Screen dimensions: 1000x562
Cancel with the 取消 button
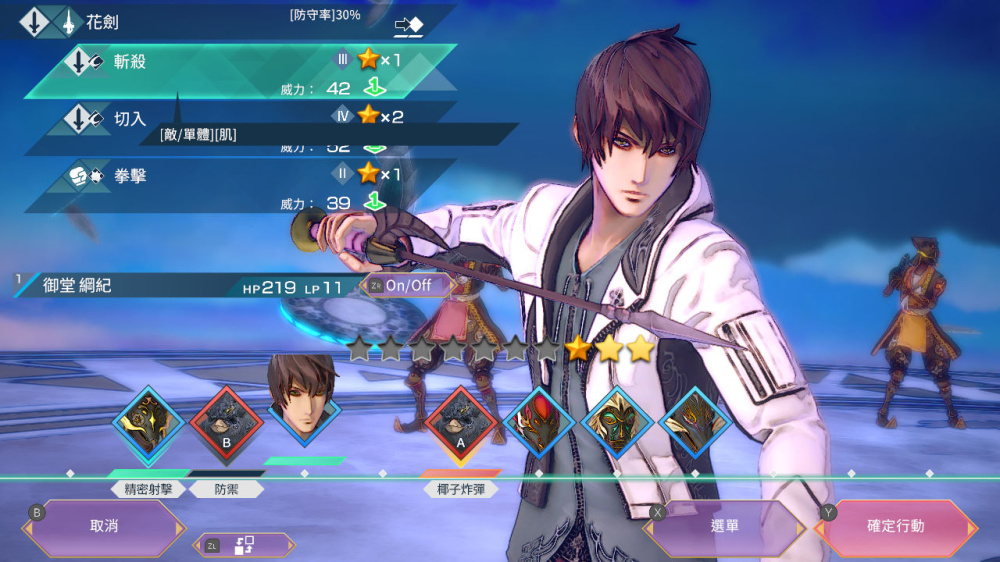(104, 526)
